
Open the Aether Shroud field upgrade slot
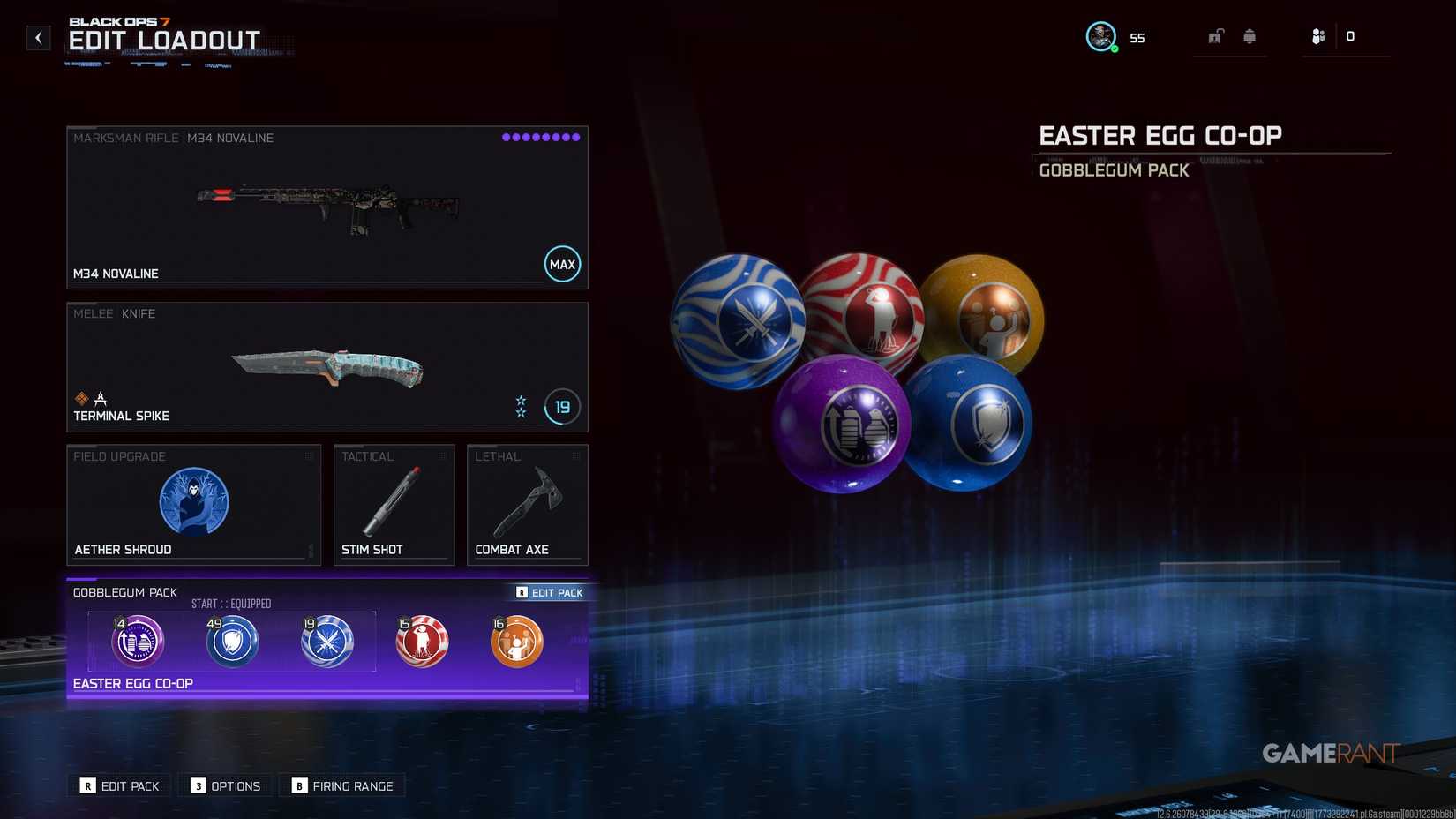(193, 504)
